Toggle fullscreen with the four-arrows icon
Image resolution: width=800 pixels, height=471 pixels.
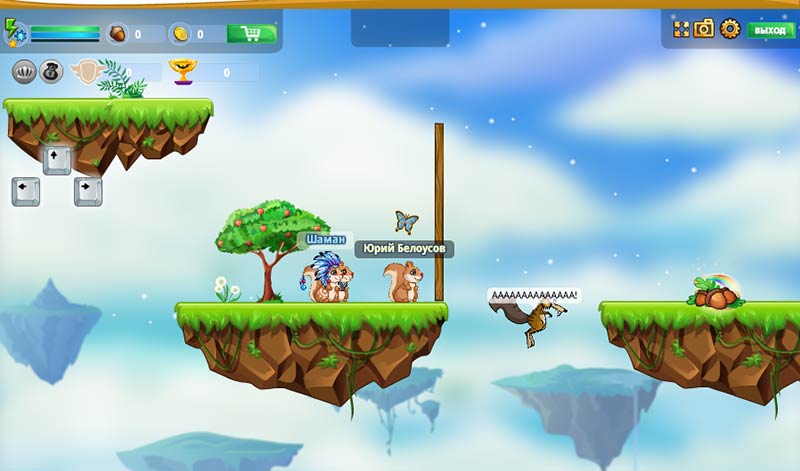click(681, 29)
